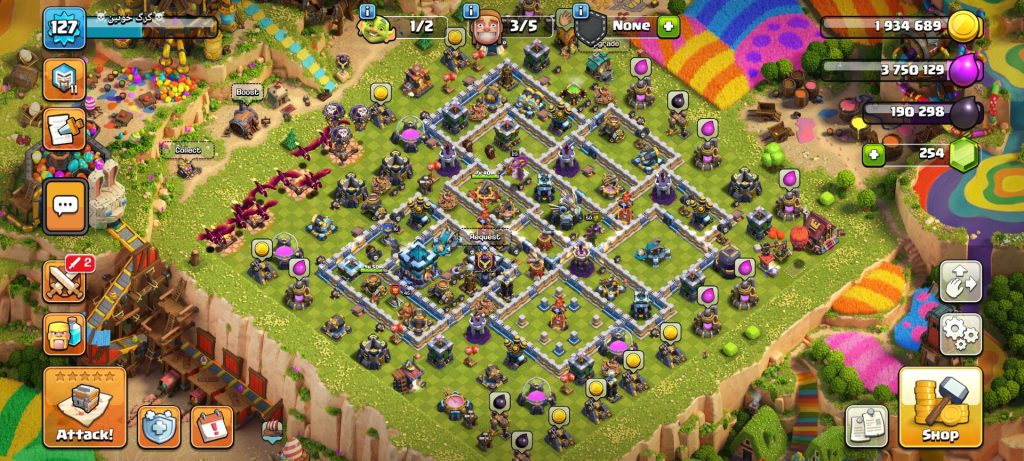Tap the Boost label

[246, 92]
